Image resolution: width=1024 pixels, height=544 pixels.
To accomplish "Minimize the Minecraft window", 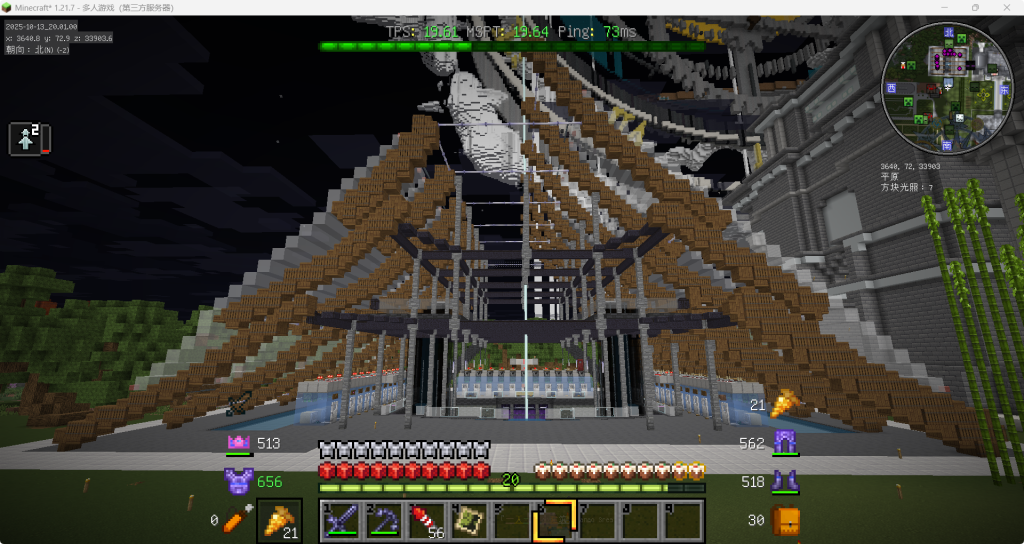I will point(945,7).
